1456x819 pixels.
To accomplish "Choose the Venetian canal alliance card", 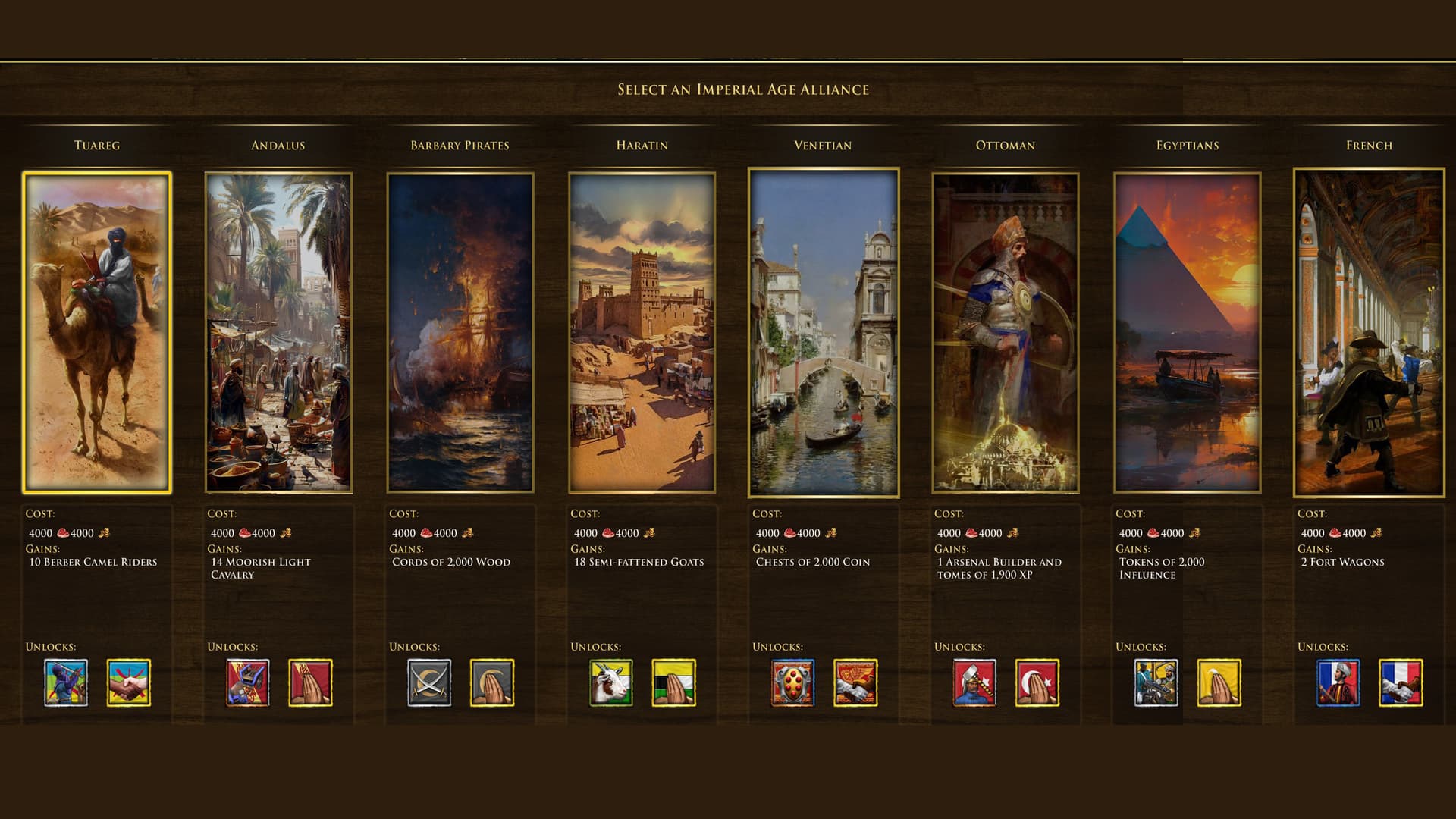I will (x=824, y=332).
